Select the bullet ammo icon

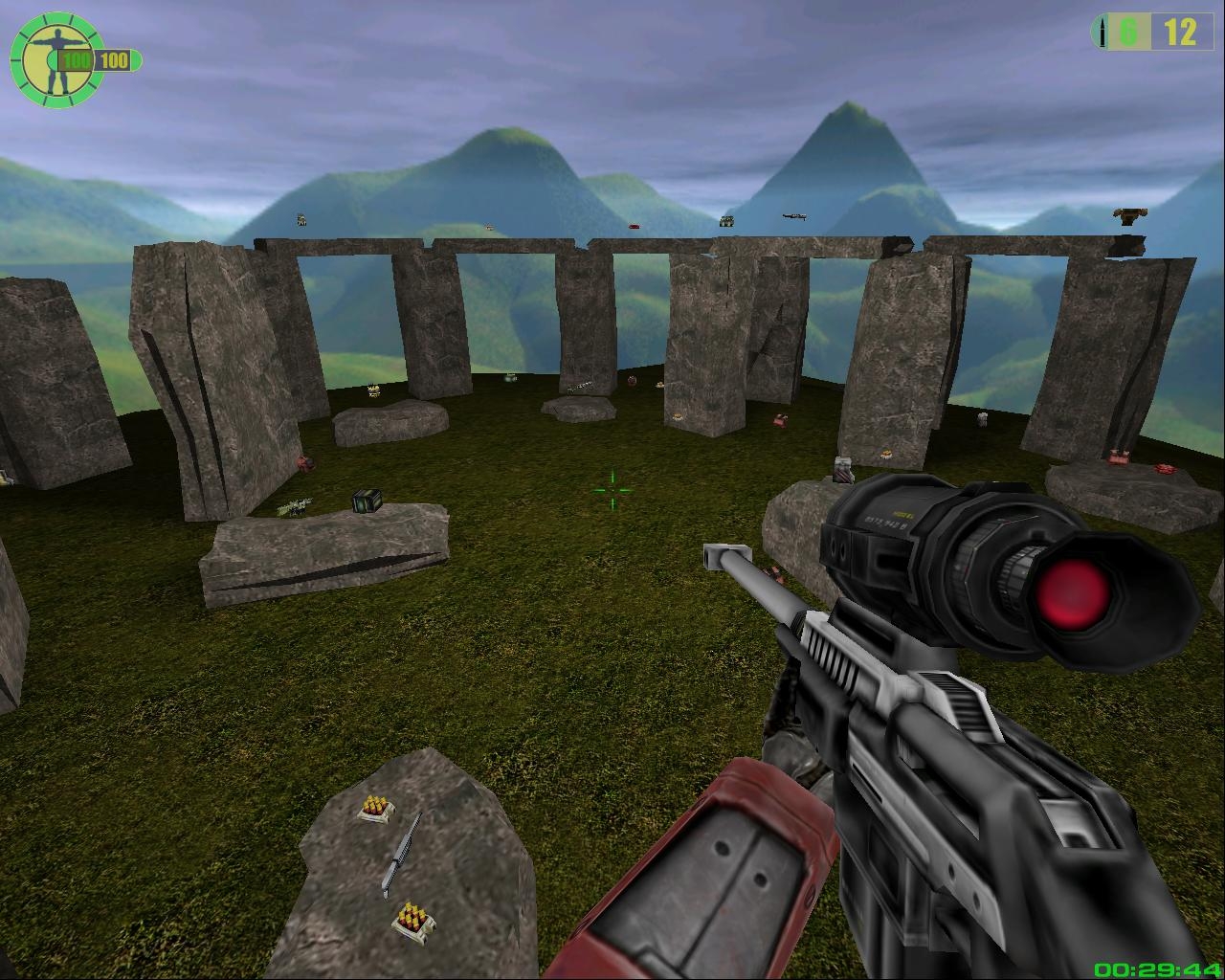click(1102, 33)
